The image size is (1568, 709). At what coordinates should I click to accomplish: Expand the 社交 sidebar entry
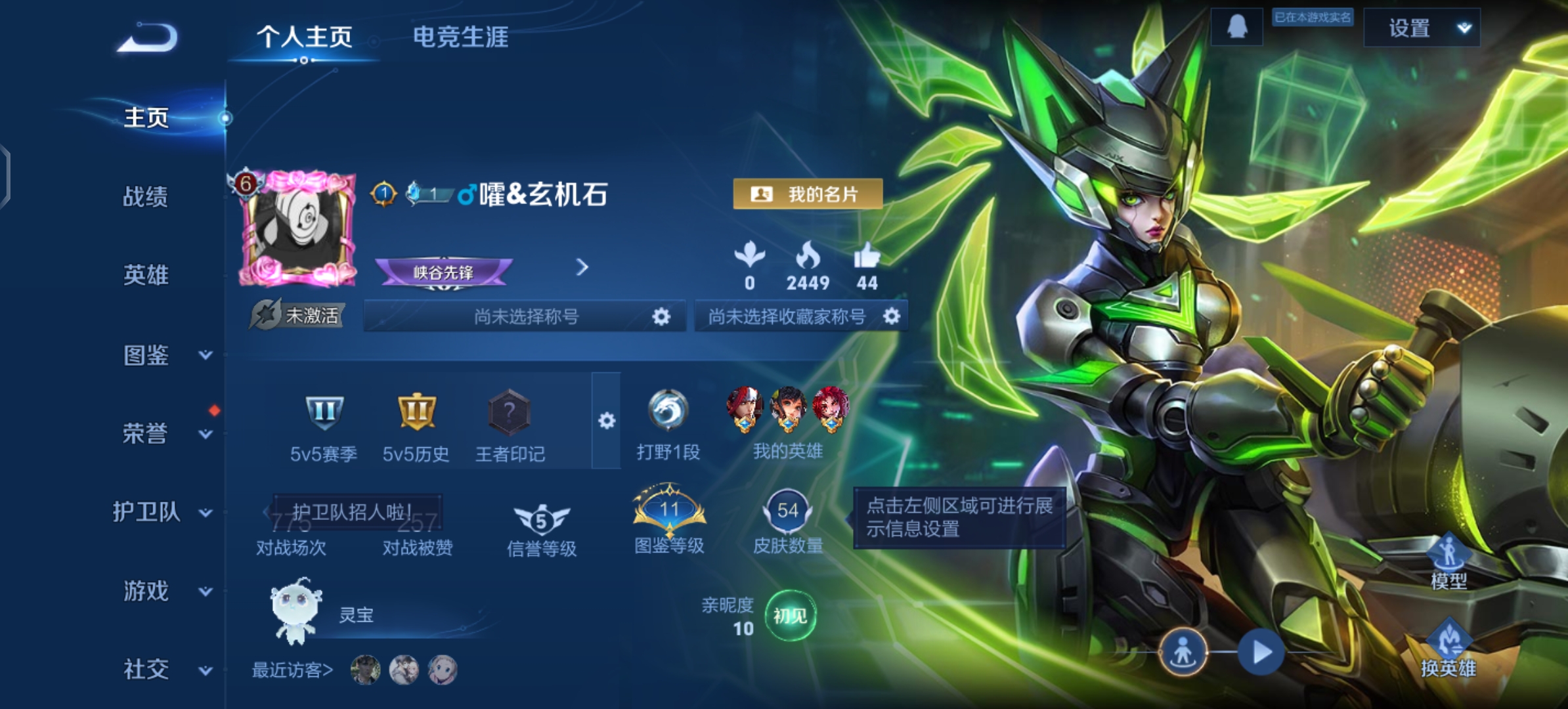(164, 670)
